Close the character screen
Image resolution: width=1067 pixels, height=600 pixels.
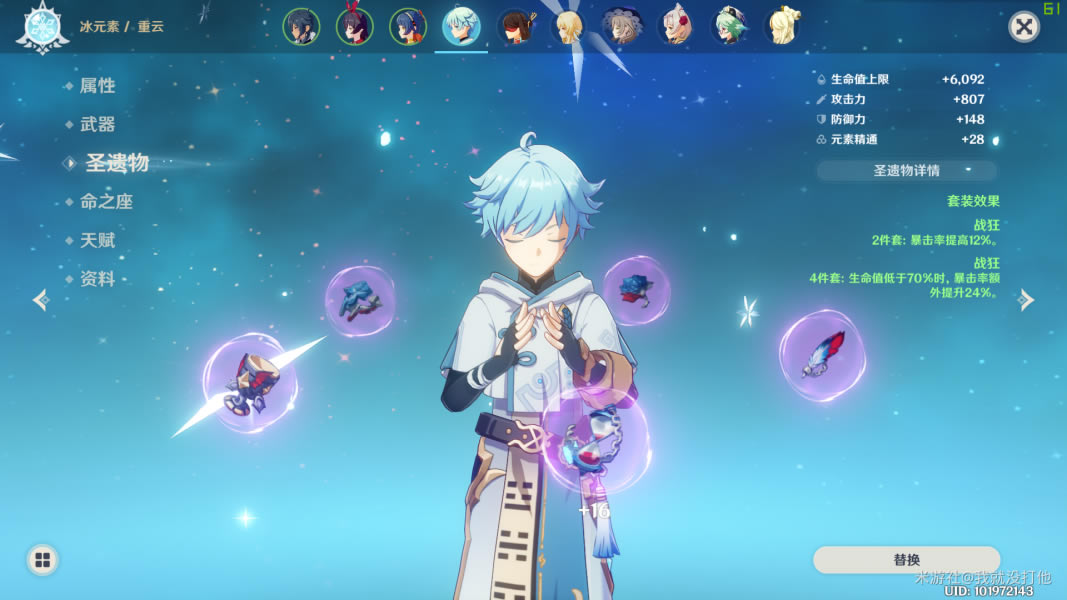pos(1023,27)
